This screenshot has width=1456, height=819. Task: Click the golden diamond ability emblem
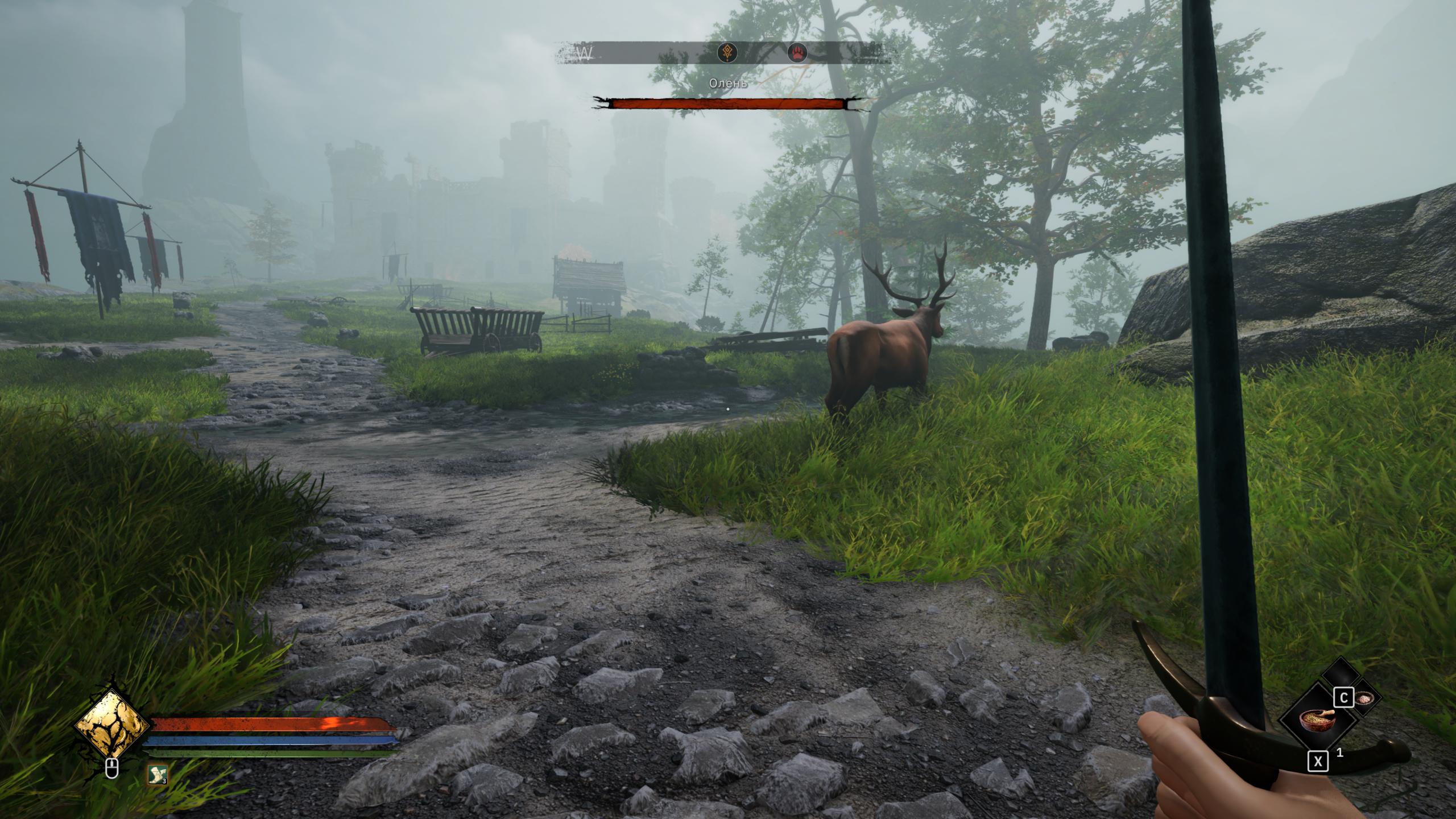coord(113,724)
